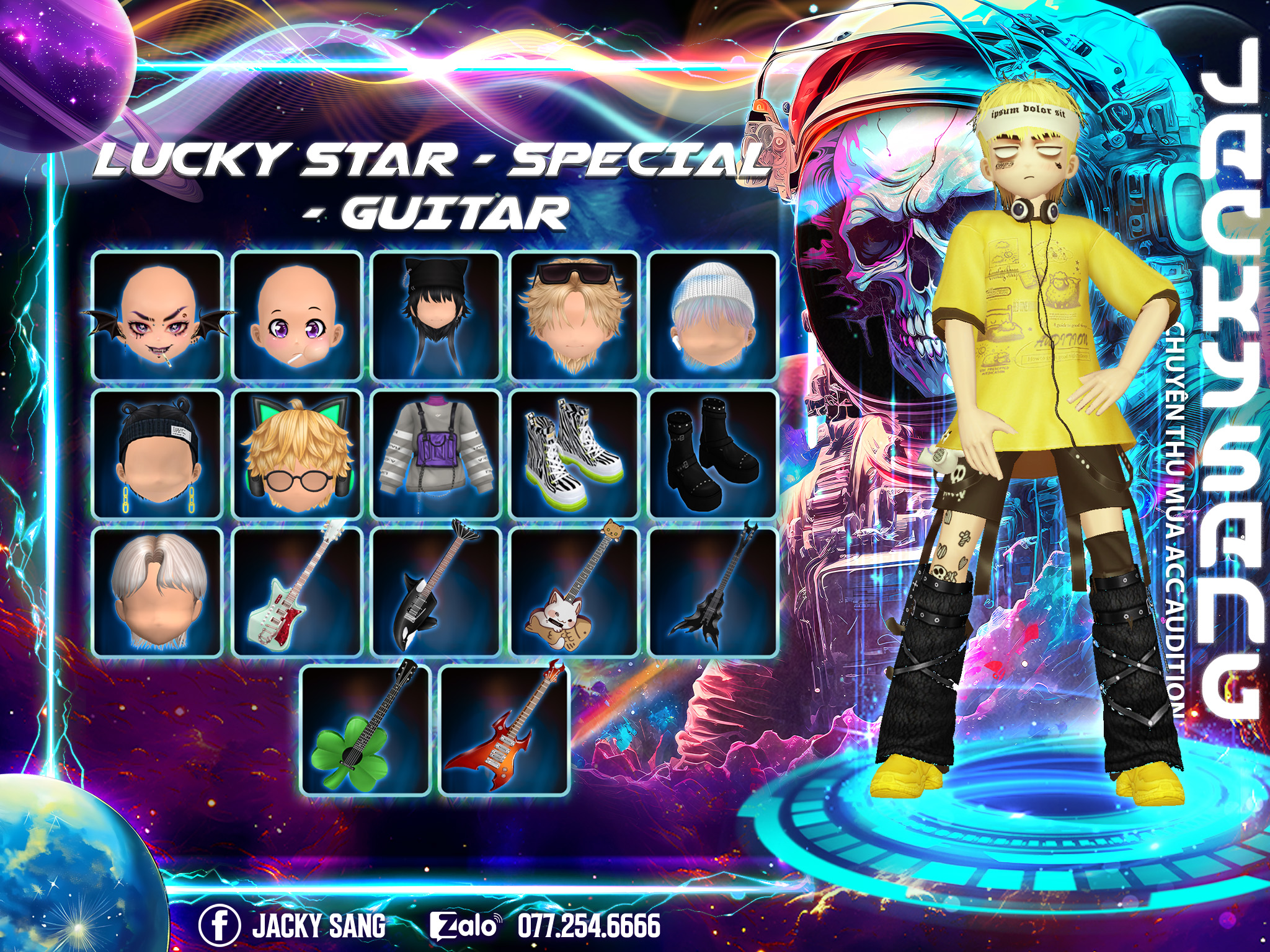Click the Zalo logo icon
This screenshot has width=1270, height=952.
(464, 926)
